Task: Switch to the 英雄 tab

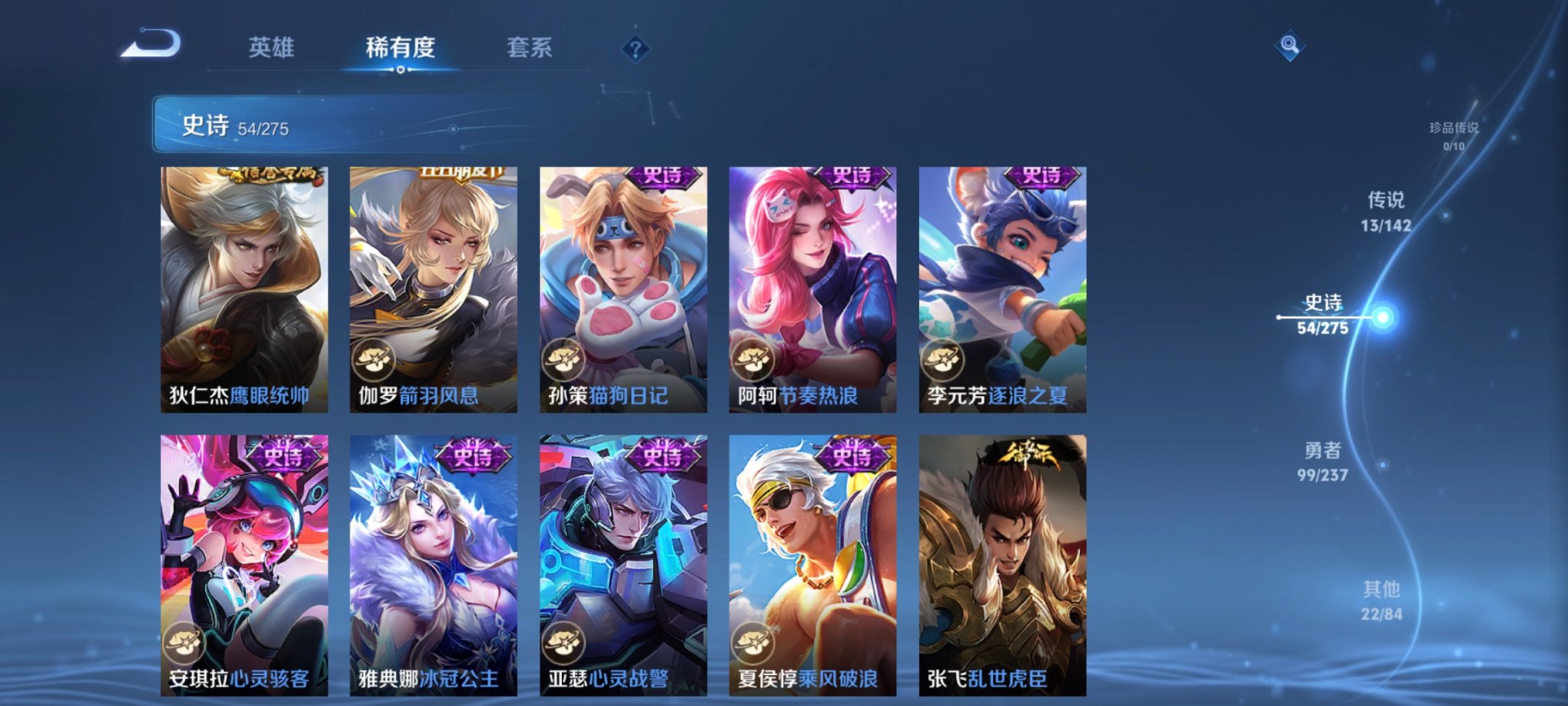Action: 273,46
